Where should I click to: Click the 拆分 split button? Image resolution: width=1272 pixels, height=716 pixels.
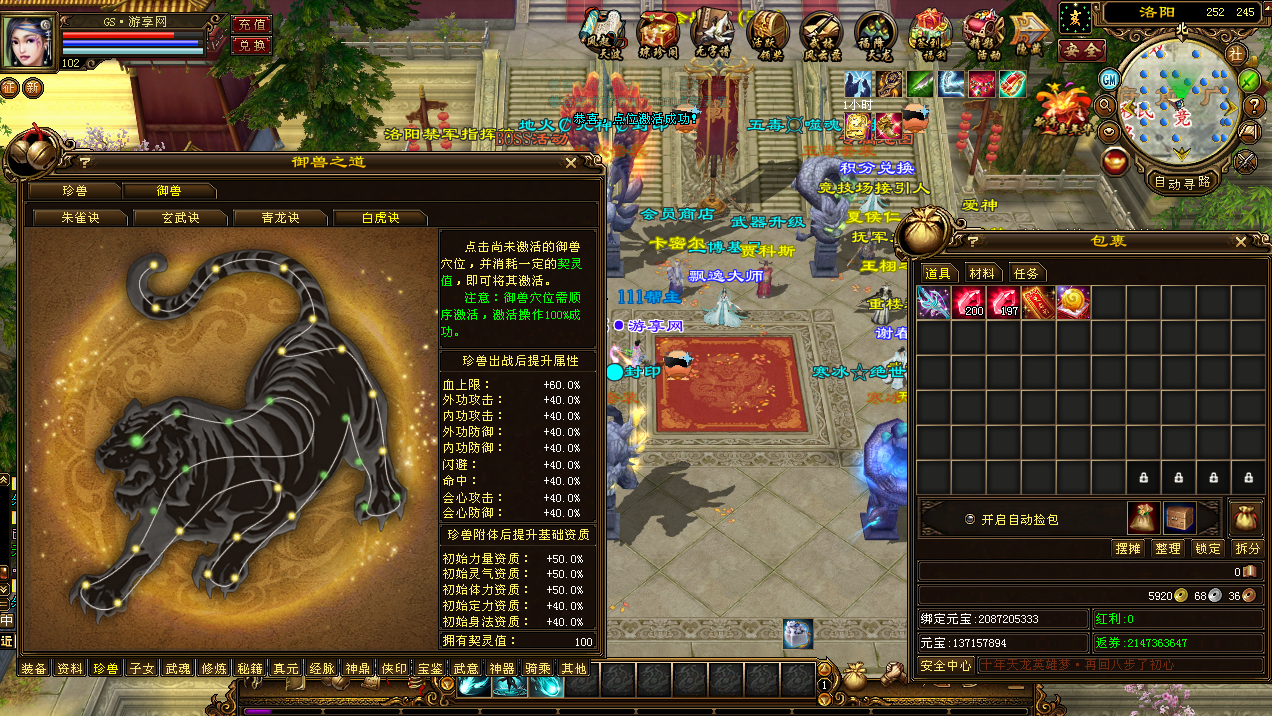click(x=1247, y=548)
